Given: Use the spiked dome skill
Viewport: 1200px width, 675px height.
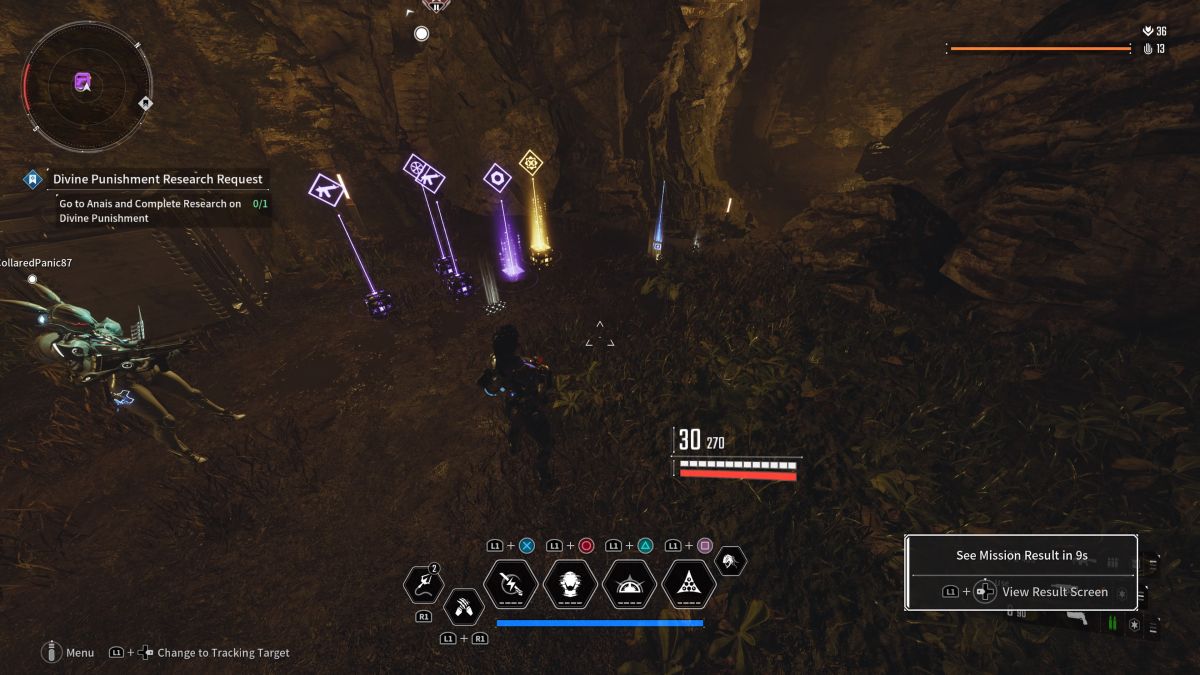Looking at the screenshot, I should pos(630,585).
